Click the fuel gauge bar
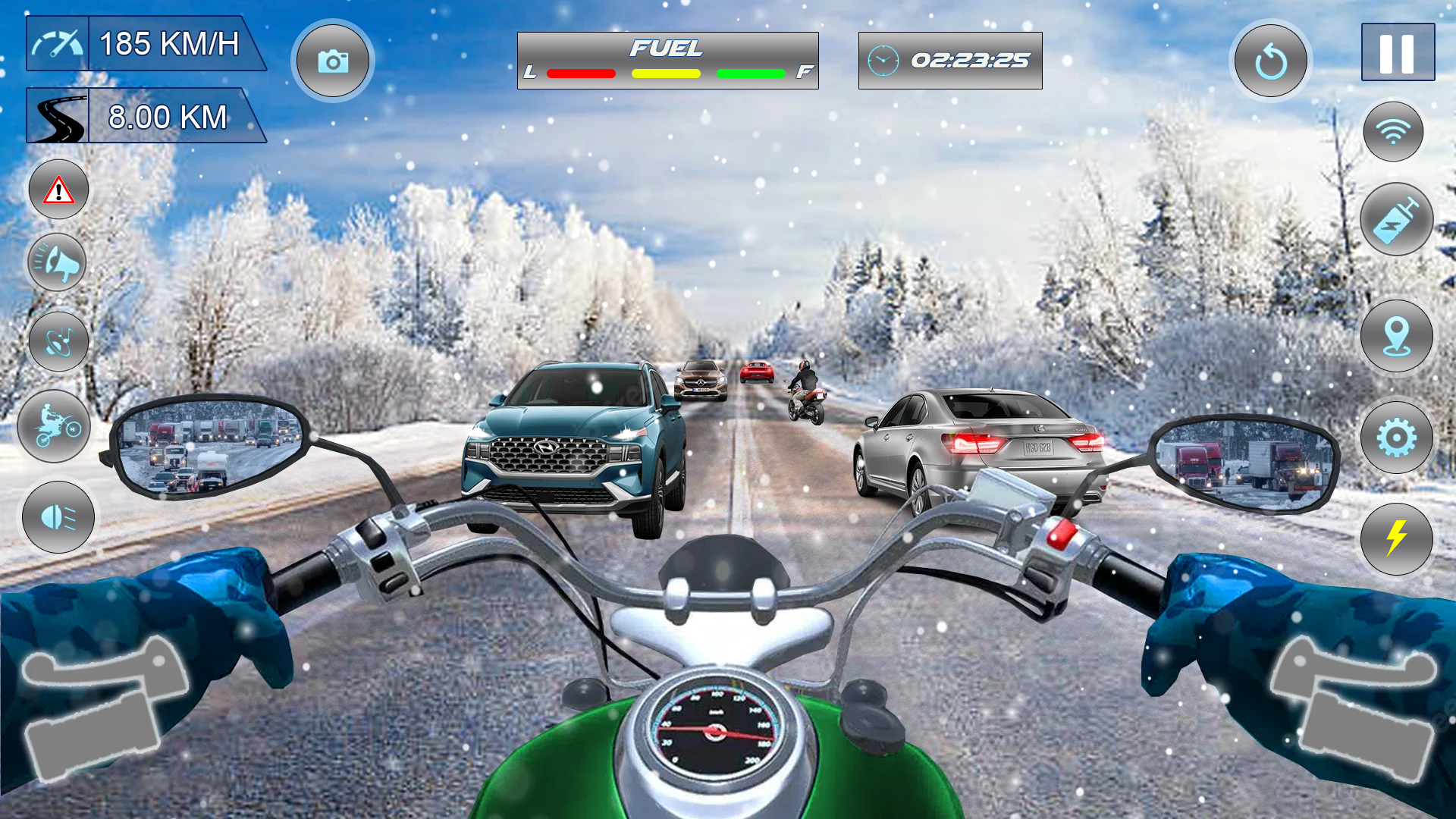The image size is (1456, 819). [x=667, y=61]
